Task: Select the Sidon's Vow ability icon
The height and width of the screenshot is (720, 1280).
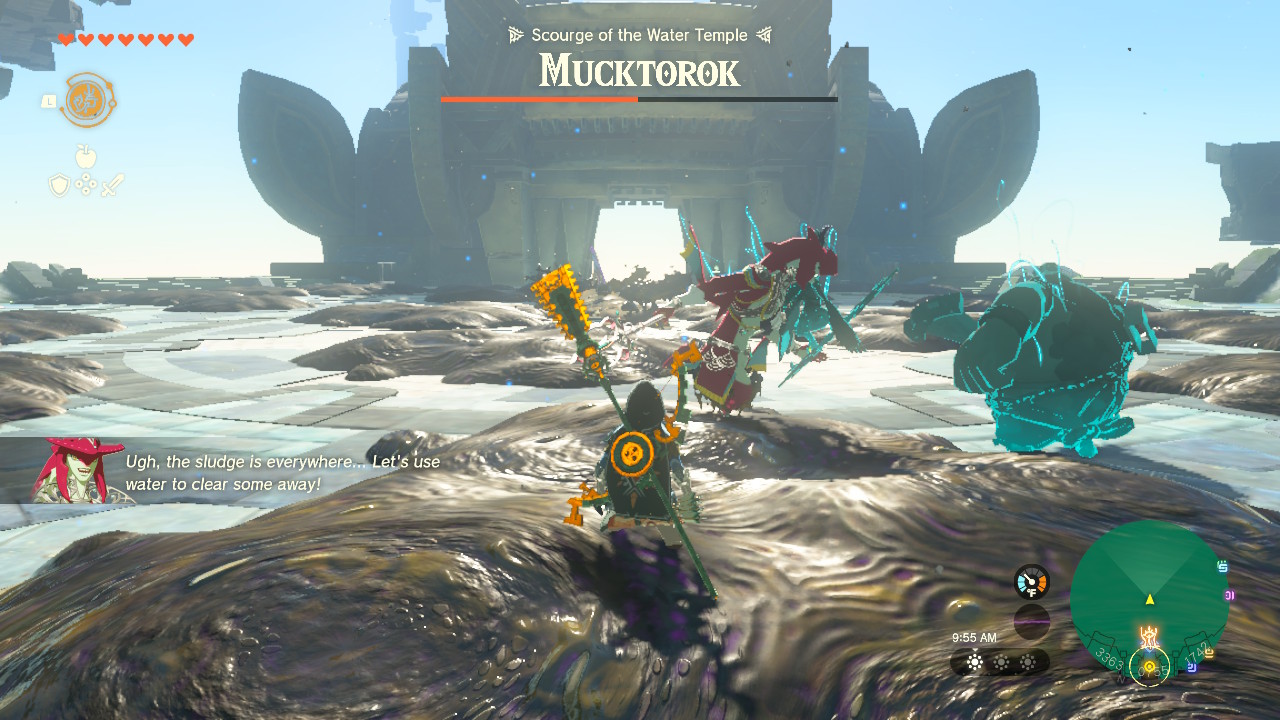Action: (x=87, y=98)
